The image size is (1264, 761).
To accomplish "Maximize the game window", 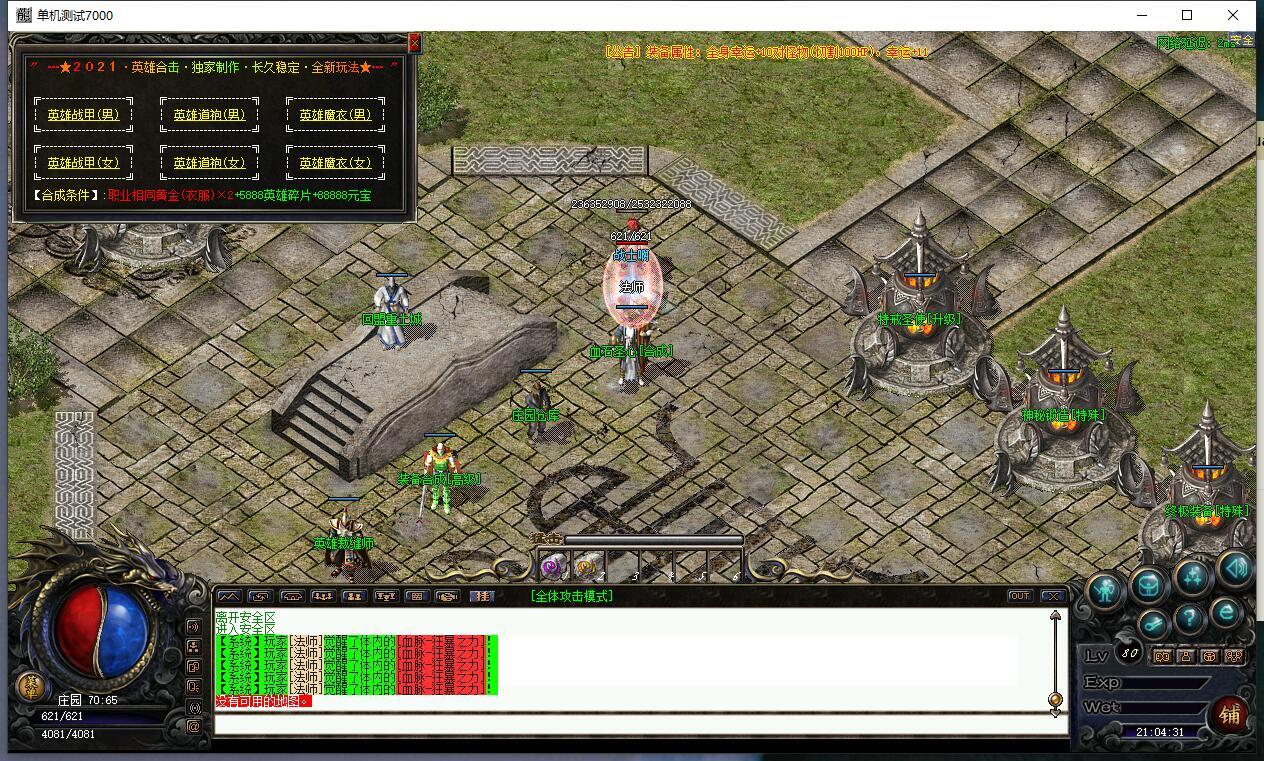I will [x=1187, y=15].
